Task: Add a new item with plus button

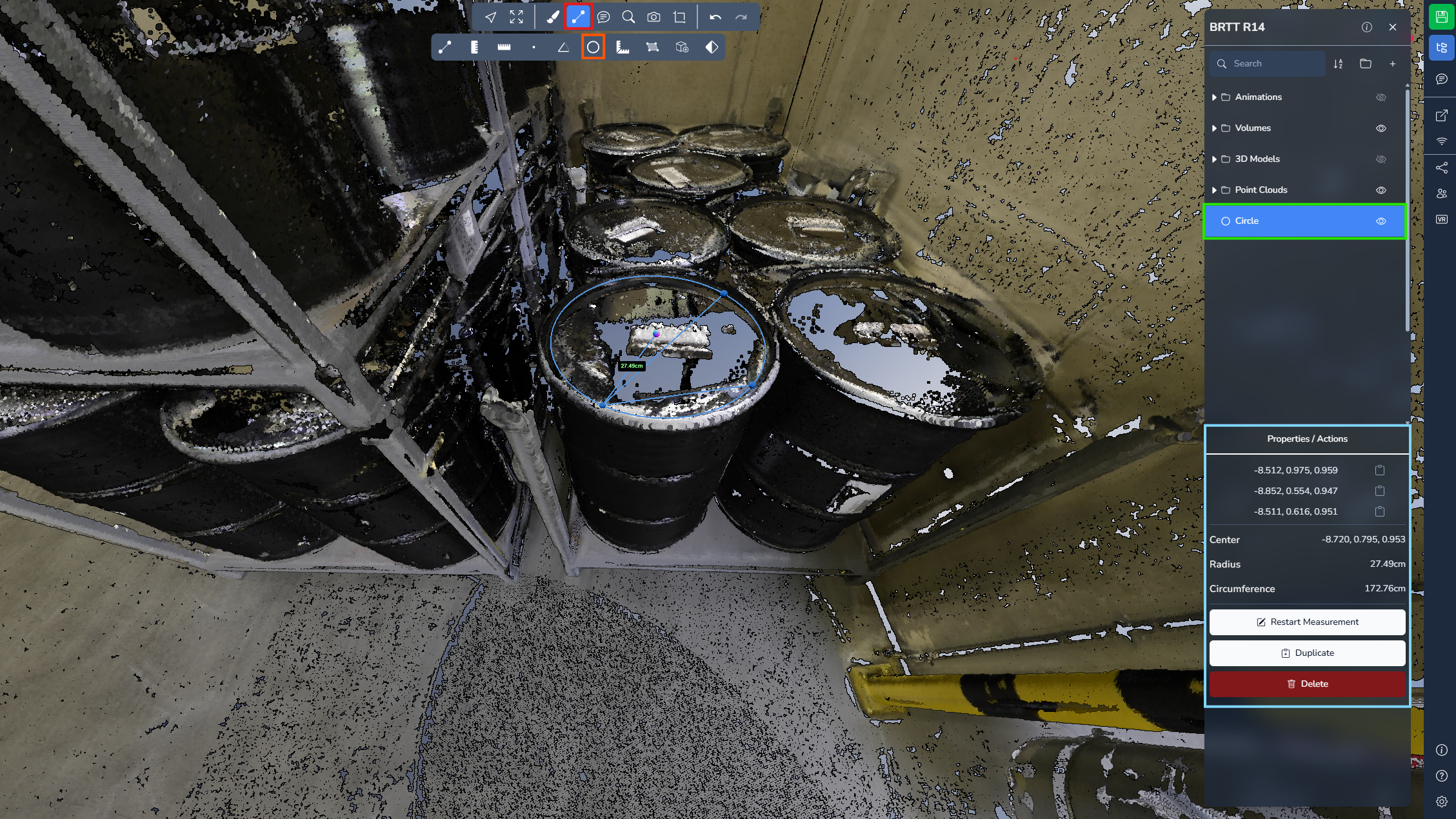Action: click(1392, 63)
